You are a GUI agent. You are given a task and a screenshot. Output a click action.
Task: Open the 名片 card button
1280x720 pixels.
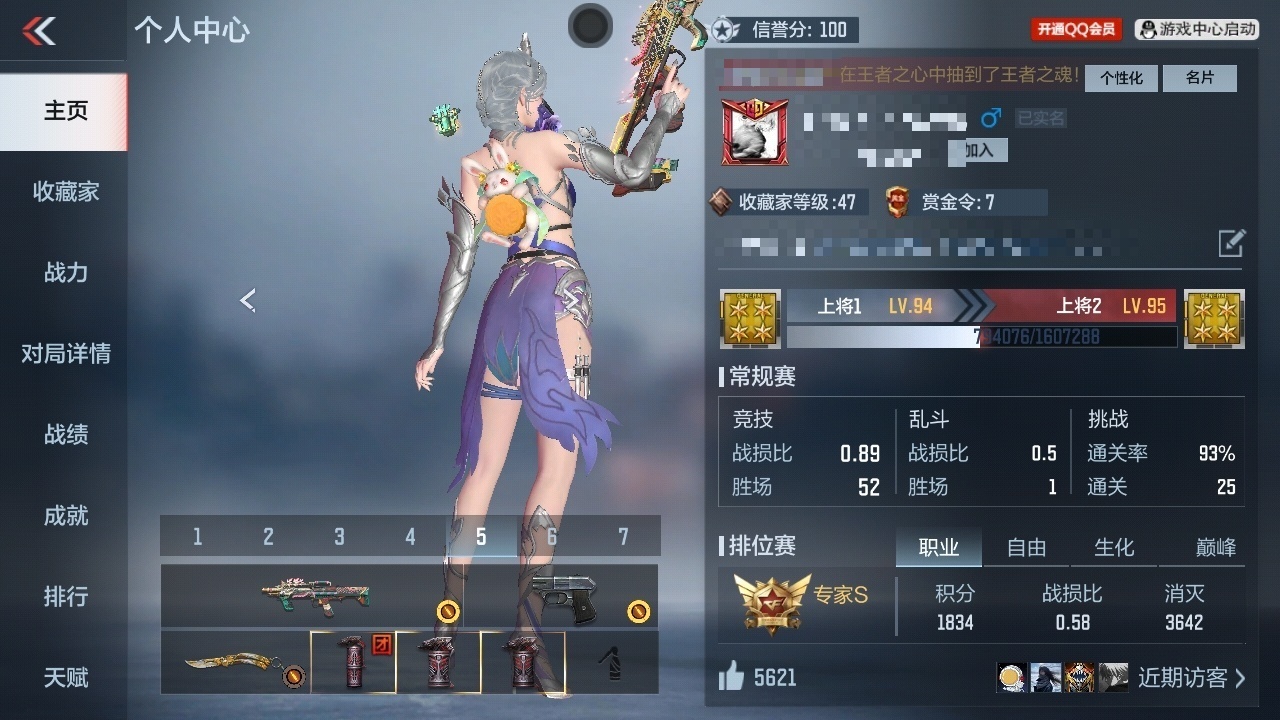1200,78
